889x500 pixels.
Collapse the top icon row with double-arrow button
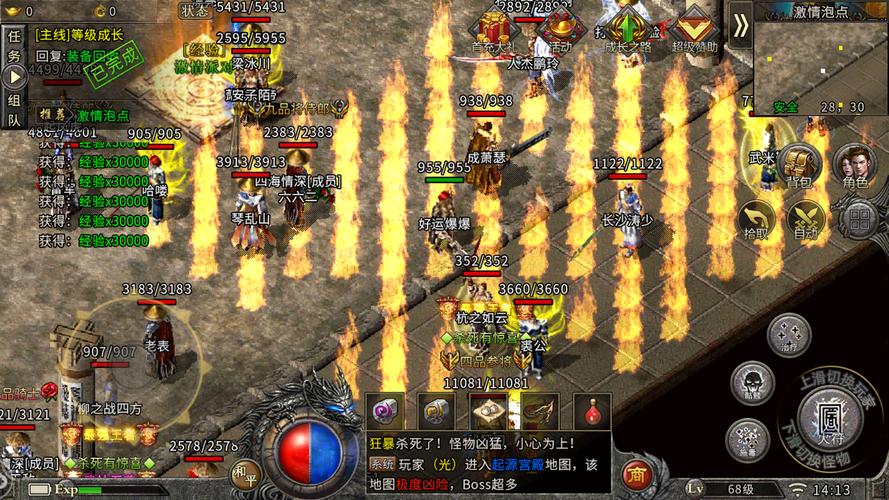740,26
